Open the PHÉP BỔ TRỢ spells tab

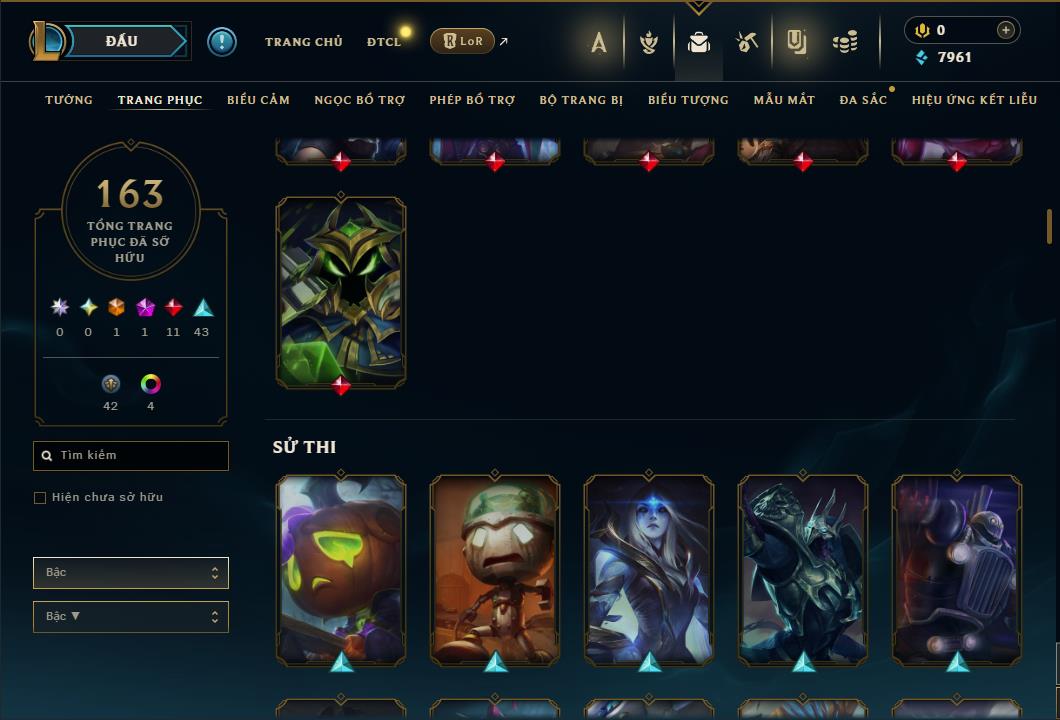472,100
